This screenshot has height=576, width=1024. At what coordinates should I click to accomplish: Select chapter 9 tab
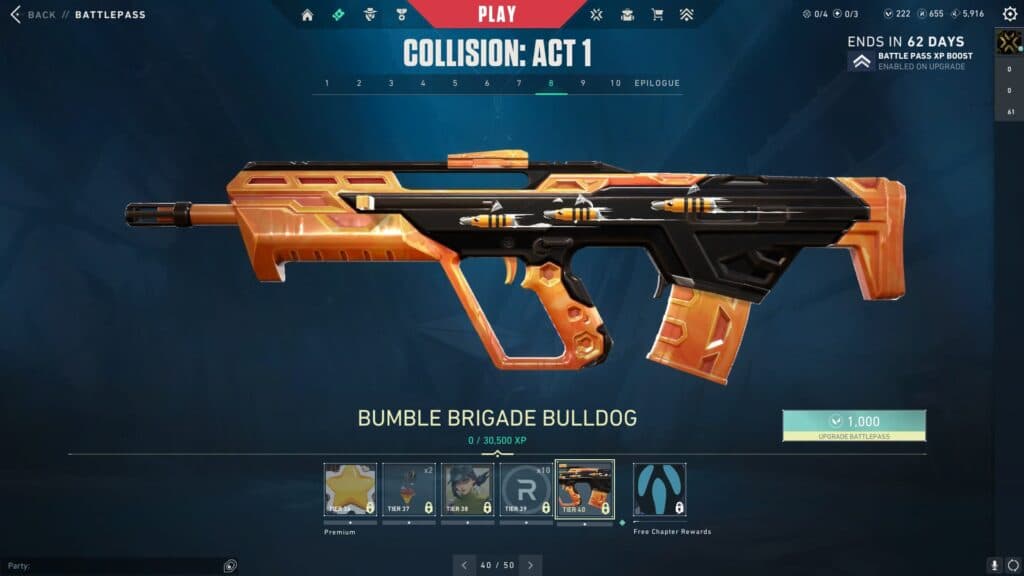(x=583, y=83)
